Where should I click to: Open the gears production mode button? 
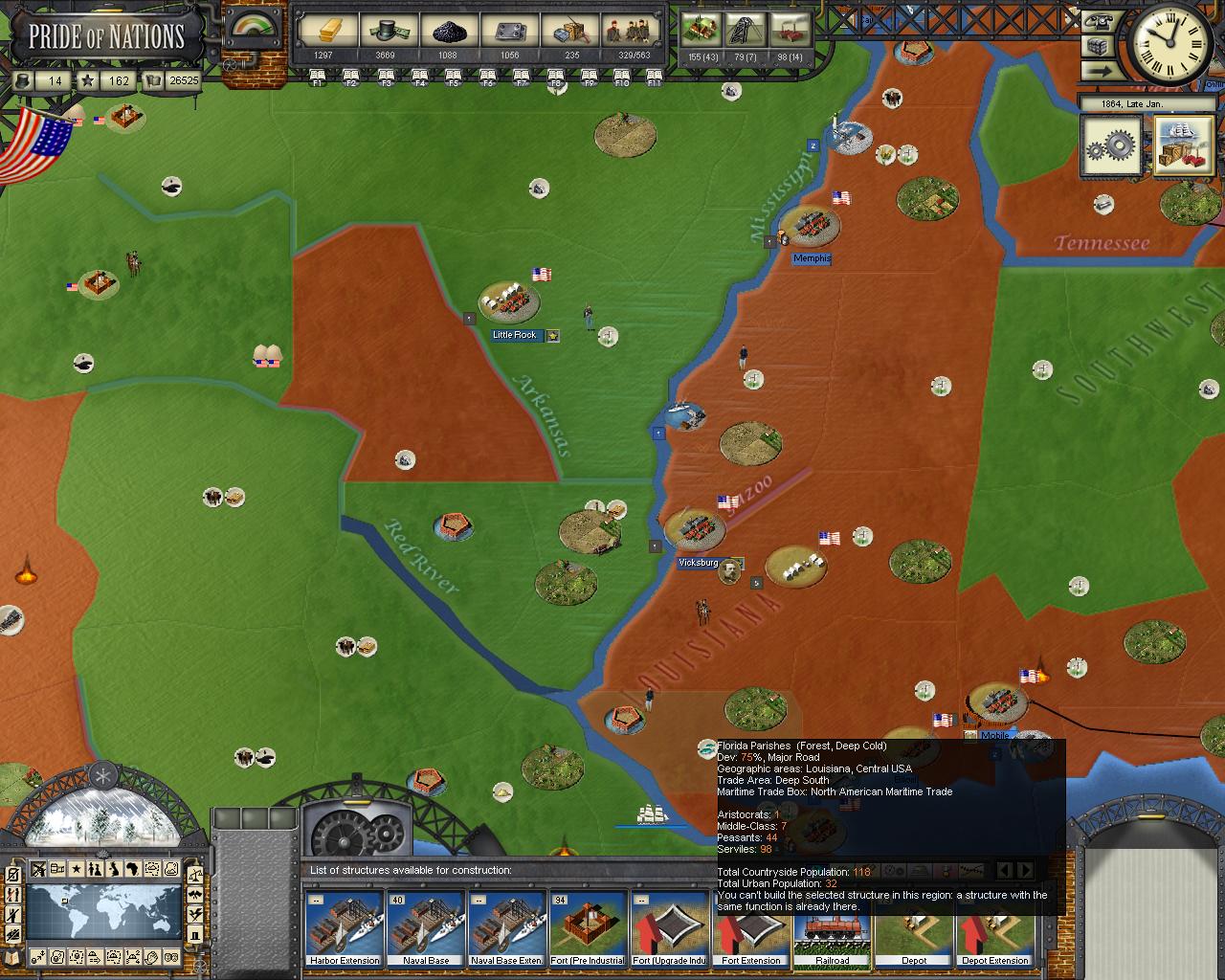[x=1110, y=145]
